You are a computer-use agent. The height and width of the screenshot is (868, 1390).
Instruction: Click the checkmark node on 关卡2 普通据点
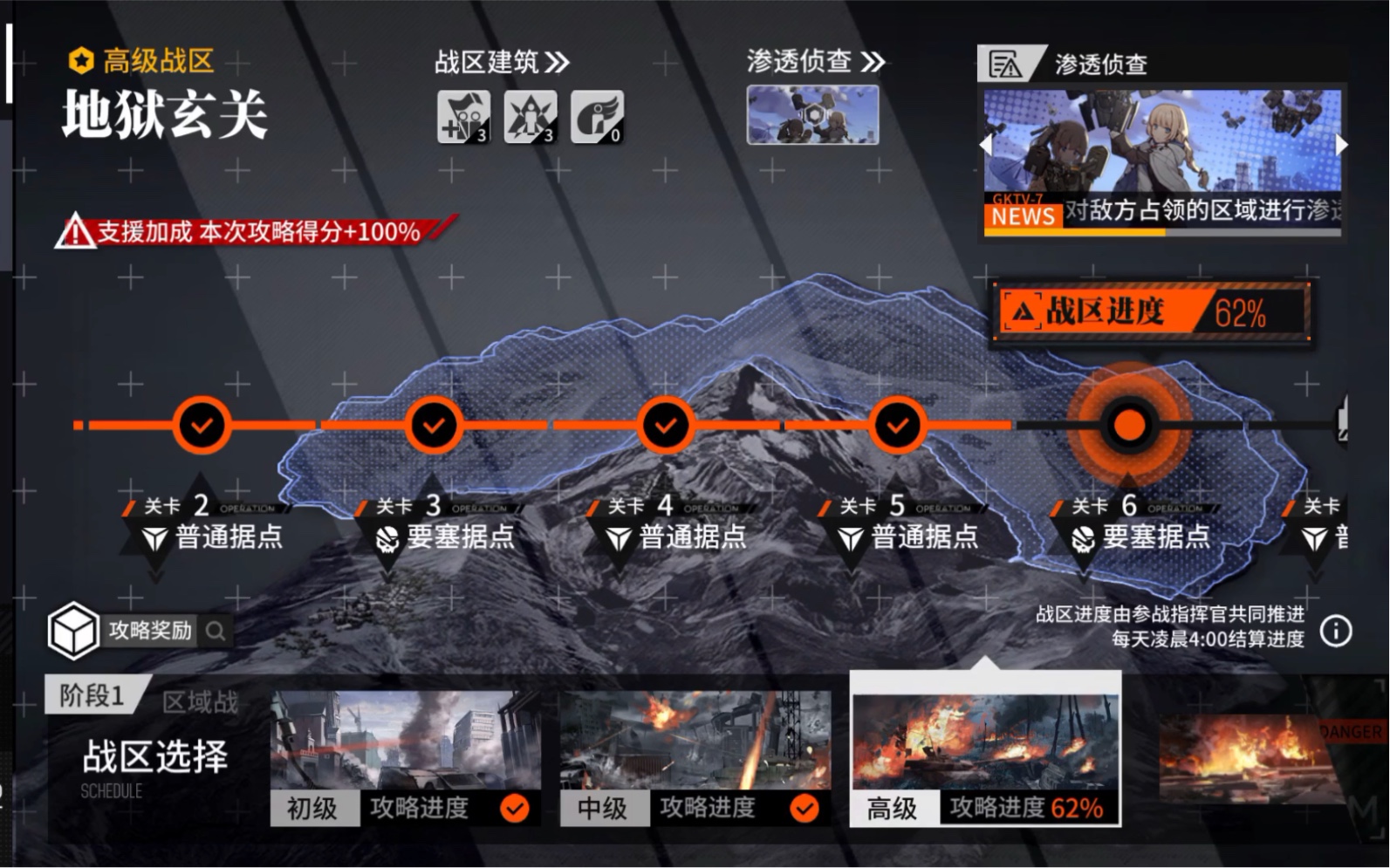202,425
